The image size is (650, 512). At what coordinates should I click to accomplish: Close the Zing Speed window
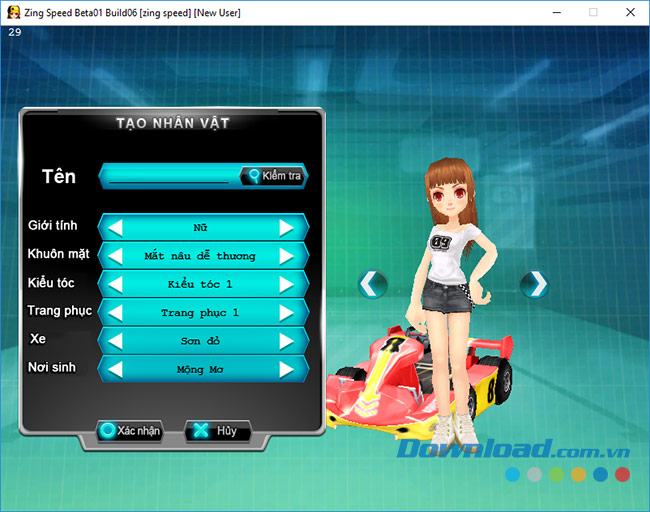[628, 12]
